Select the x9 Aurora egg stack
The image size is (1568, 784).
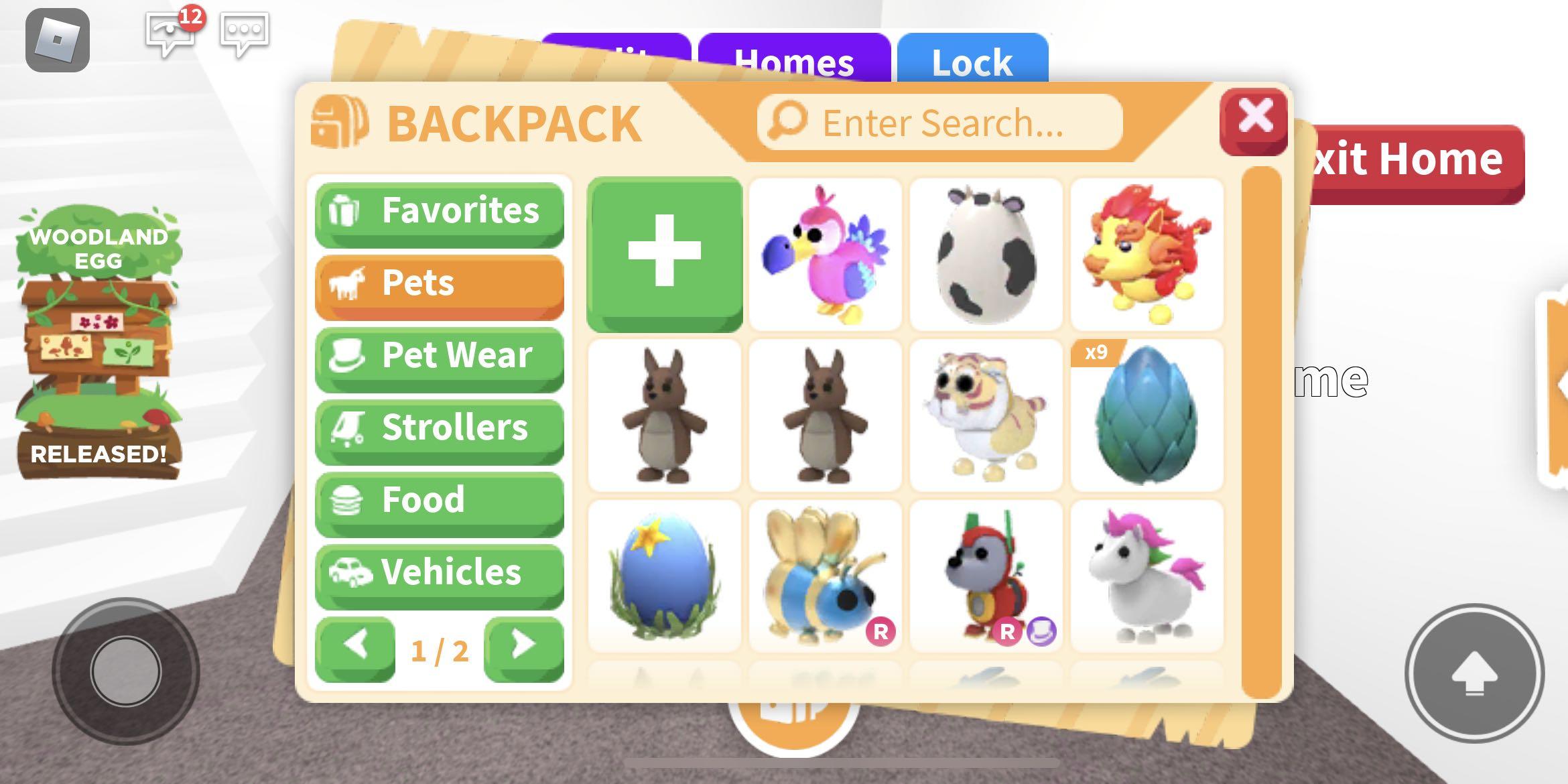pos(1147,415)
